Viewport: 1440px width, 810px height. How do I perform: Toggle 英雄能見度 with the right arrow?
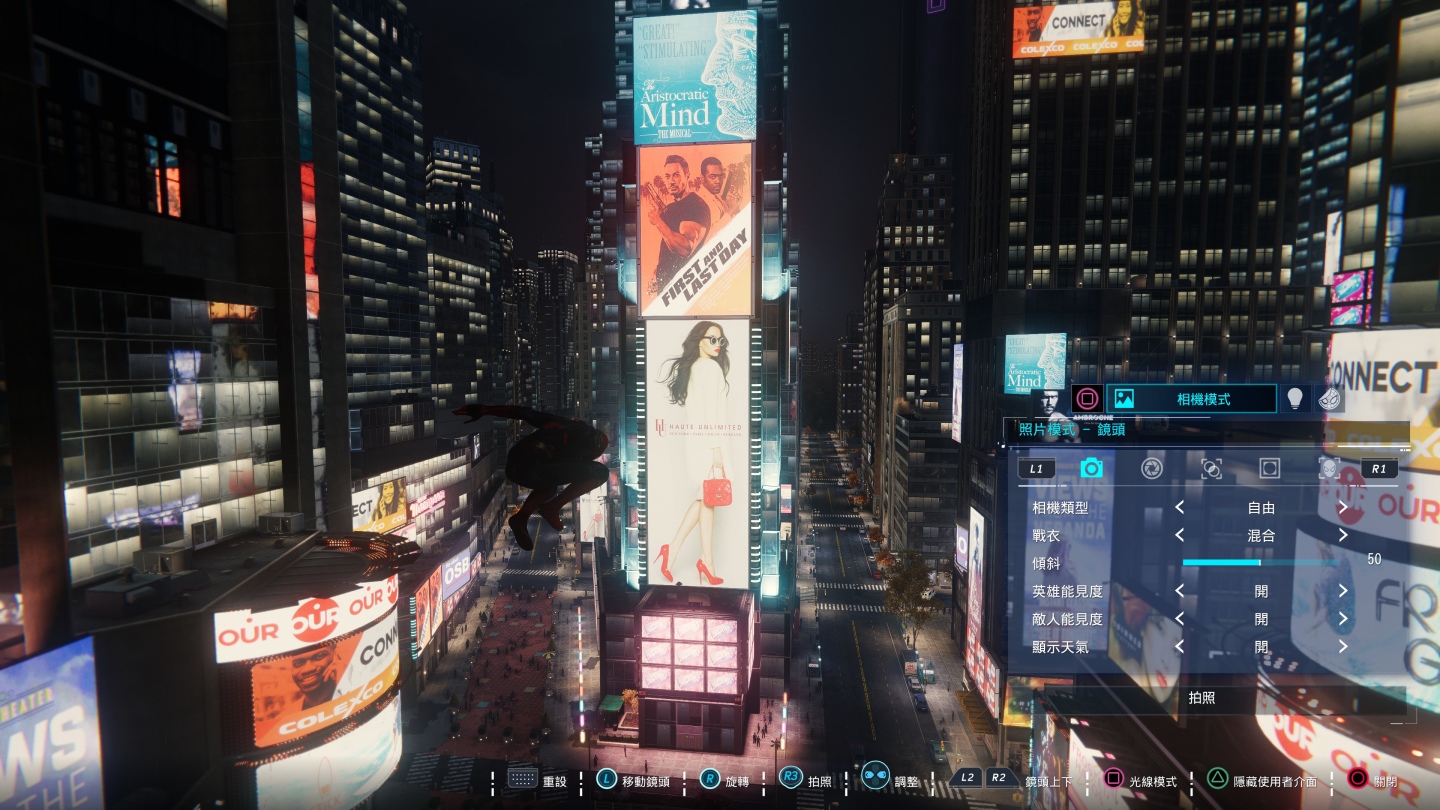(x=1343, y=591)
